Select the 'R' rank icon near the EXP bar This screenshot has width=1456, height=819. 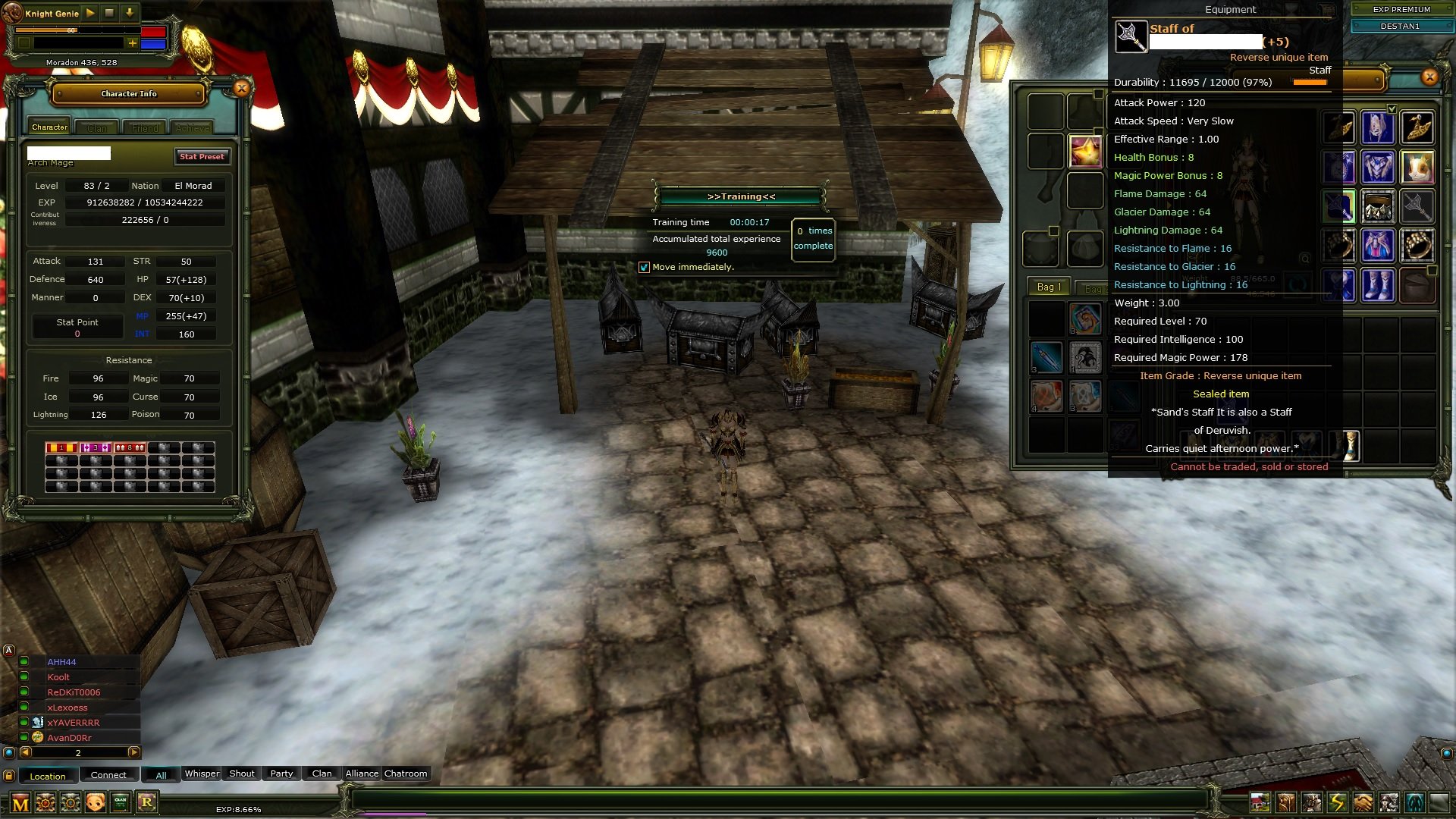coord(148,802)
